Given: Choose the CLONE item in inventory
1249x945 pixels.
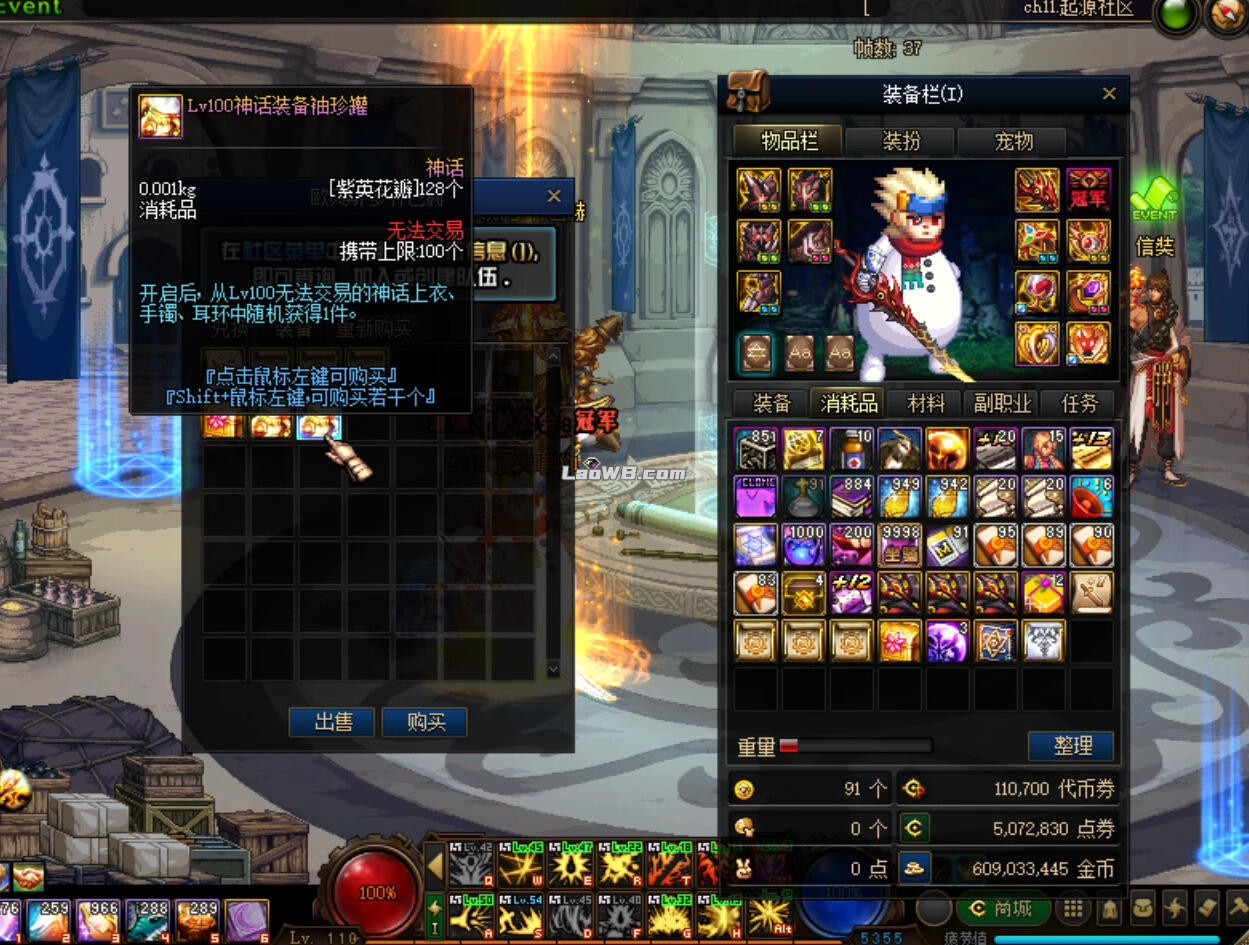Looking at the screenshot, I should [x=755, y=498].
